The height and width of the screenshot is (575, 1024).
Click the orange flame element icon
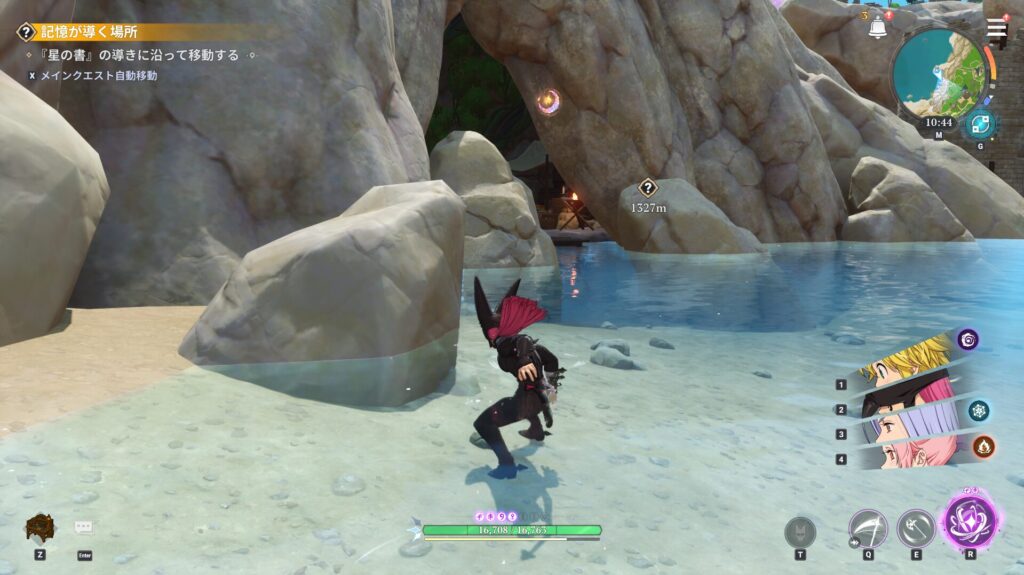[x=984, y=446]
